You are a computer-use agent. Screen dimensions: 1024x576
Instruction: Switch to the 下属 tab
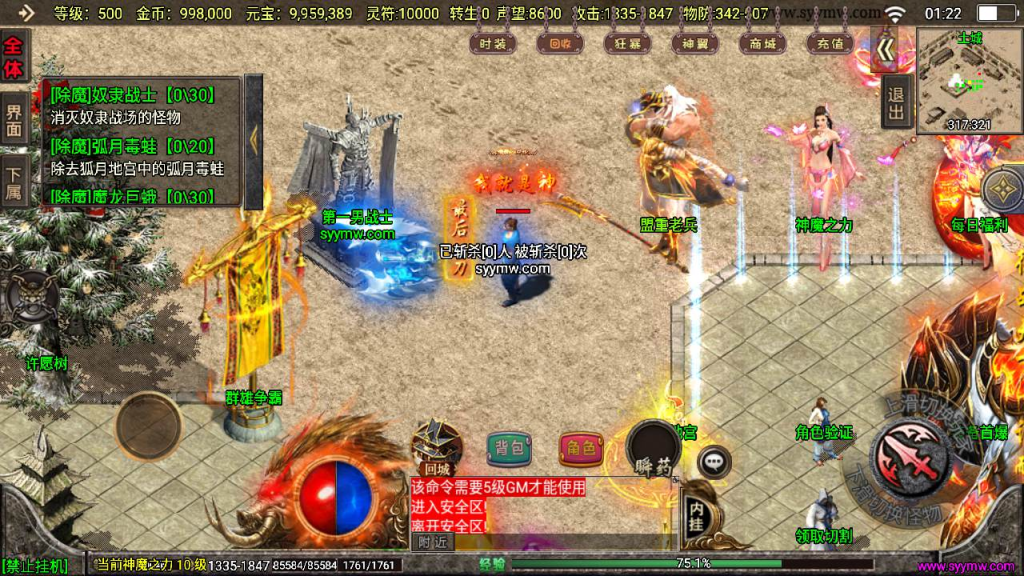(x=14, y=180)
